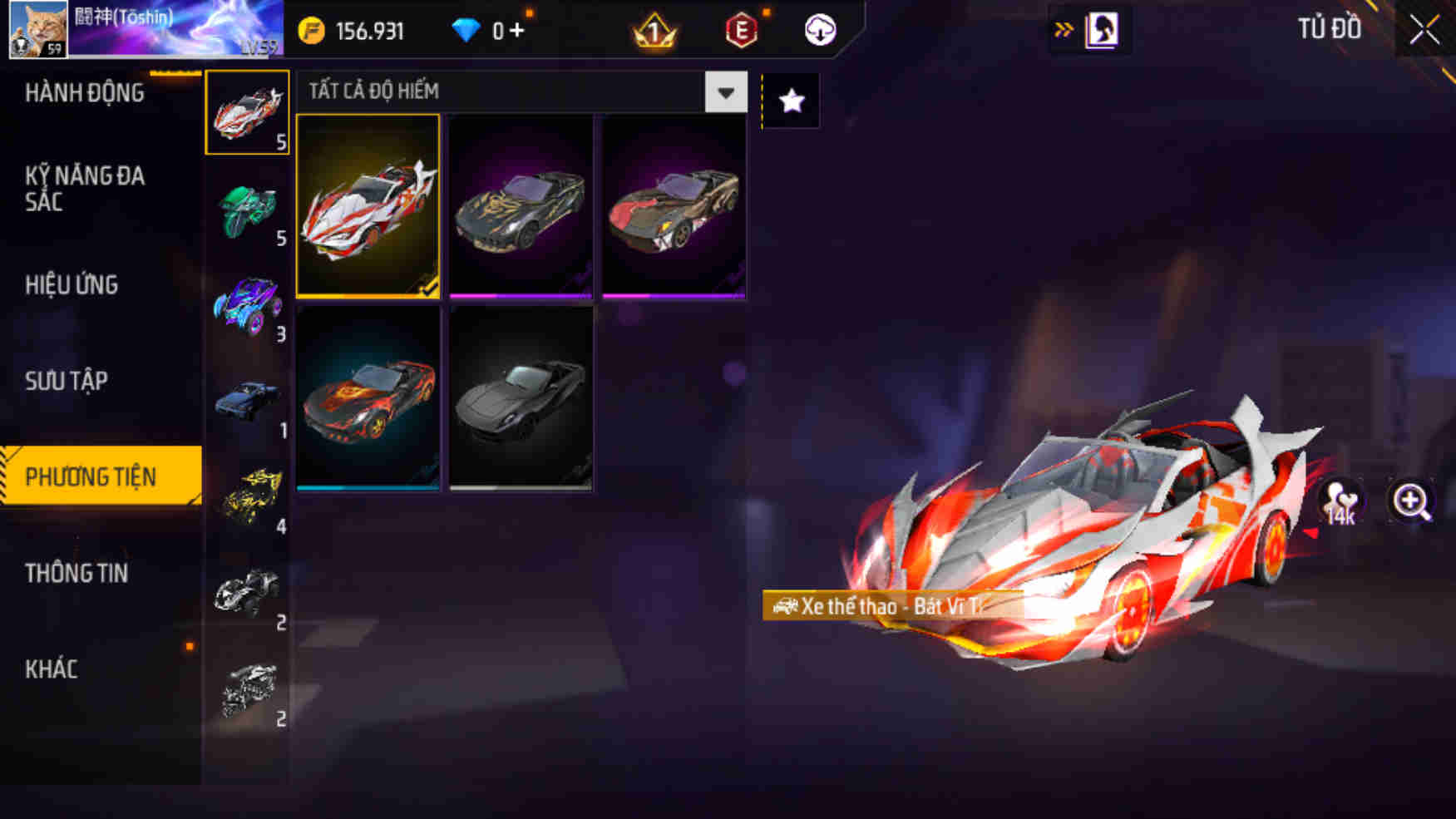This screenshot has height=819, width=1456.
Task: Select the KHÁC section
Action: point(52,669)
